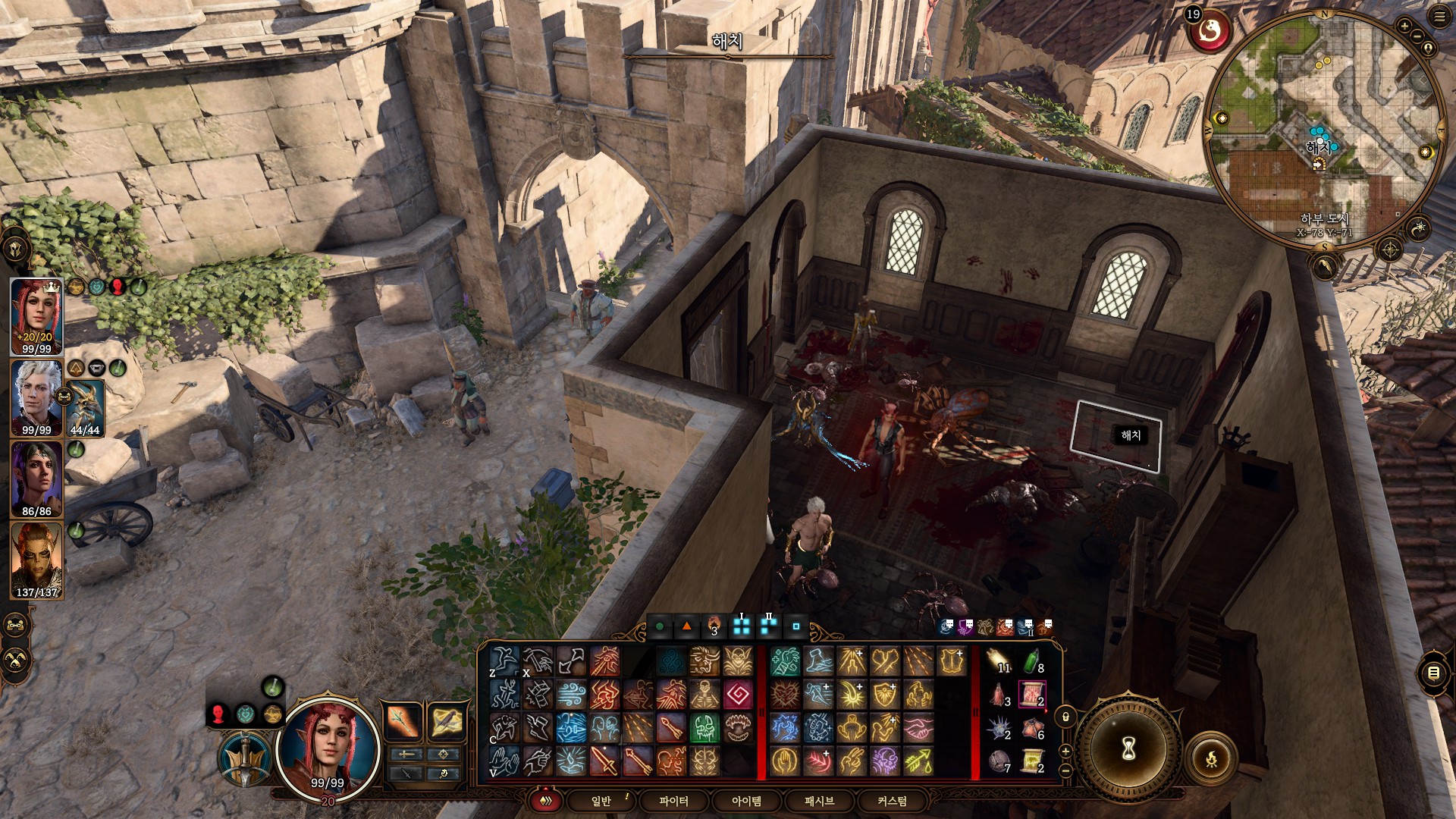Activate the pink handshake ability icon
The height and width of the screenshot is (819, 1456).
(x=918, y=728)
